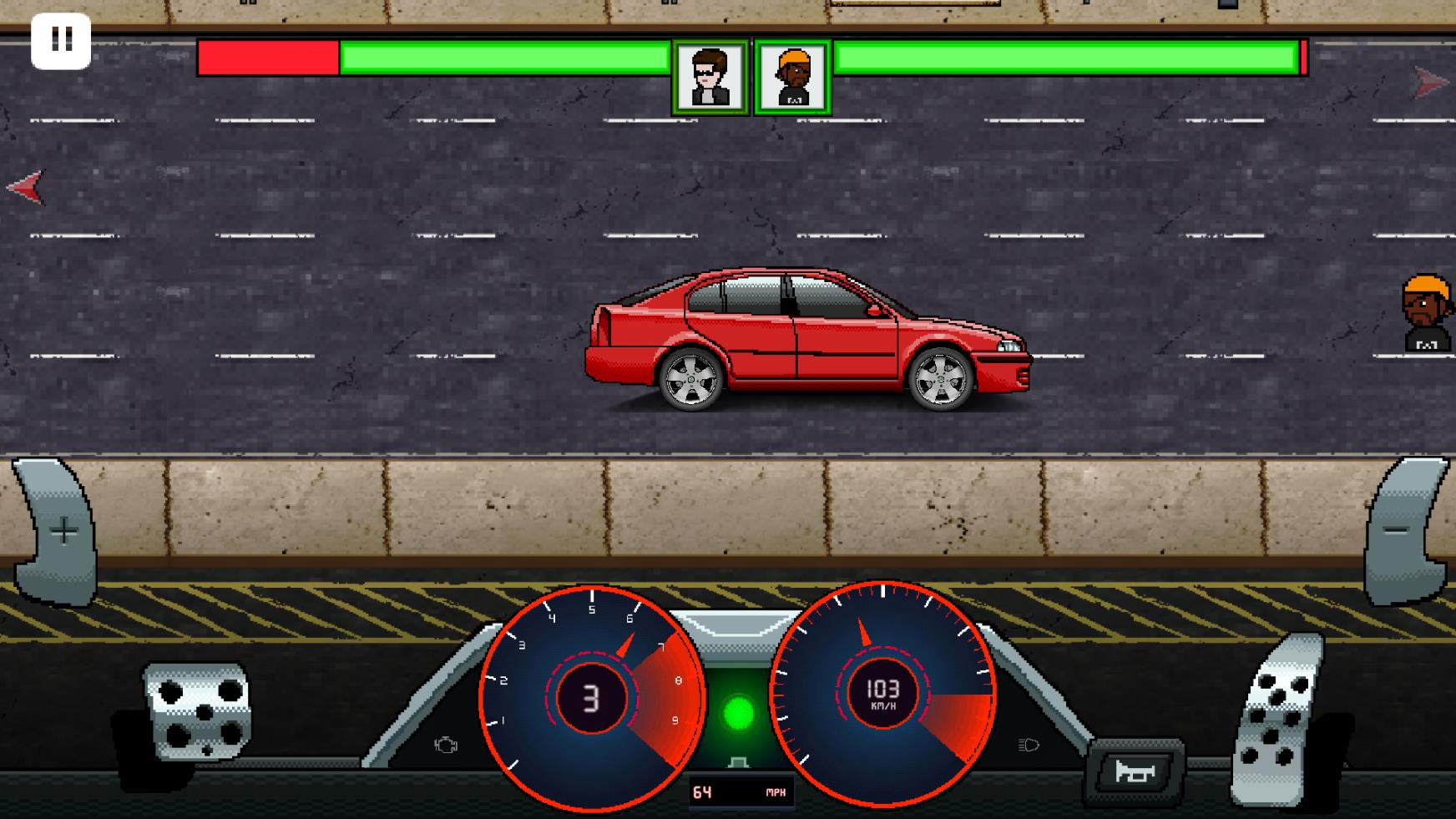Click the right-pointing red arrow indicator
1456x819 pixels.
1431,81
